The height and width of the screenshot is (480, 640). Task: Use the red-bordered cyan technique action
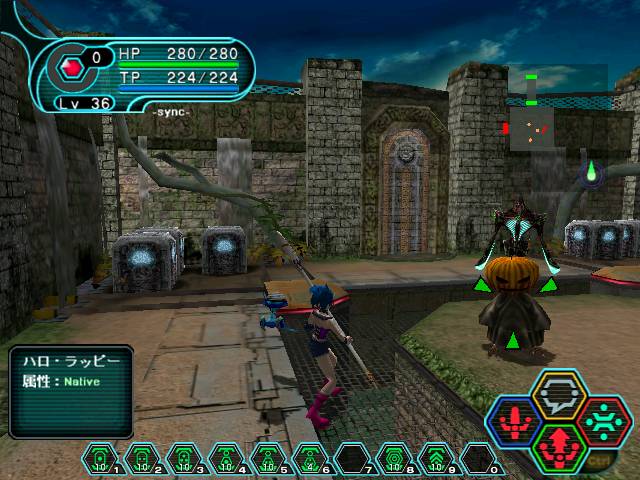point(602,419)
